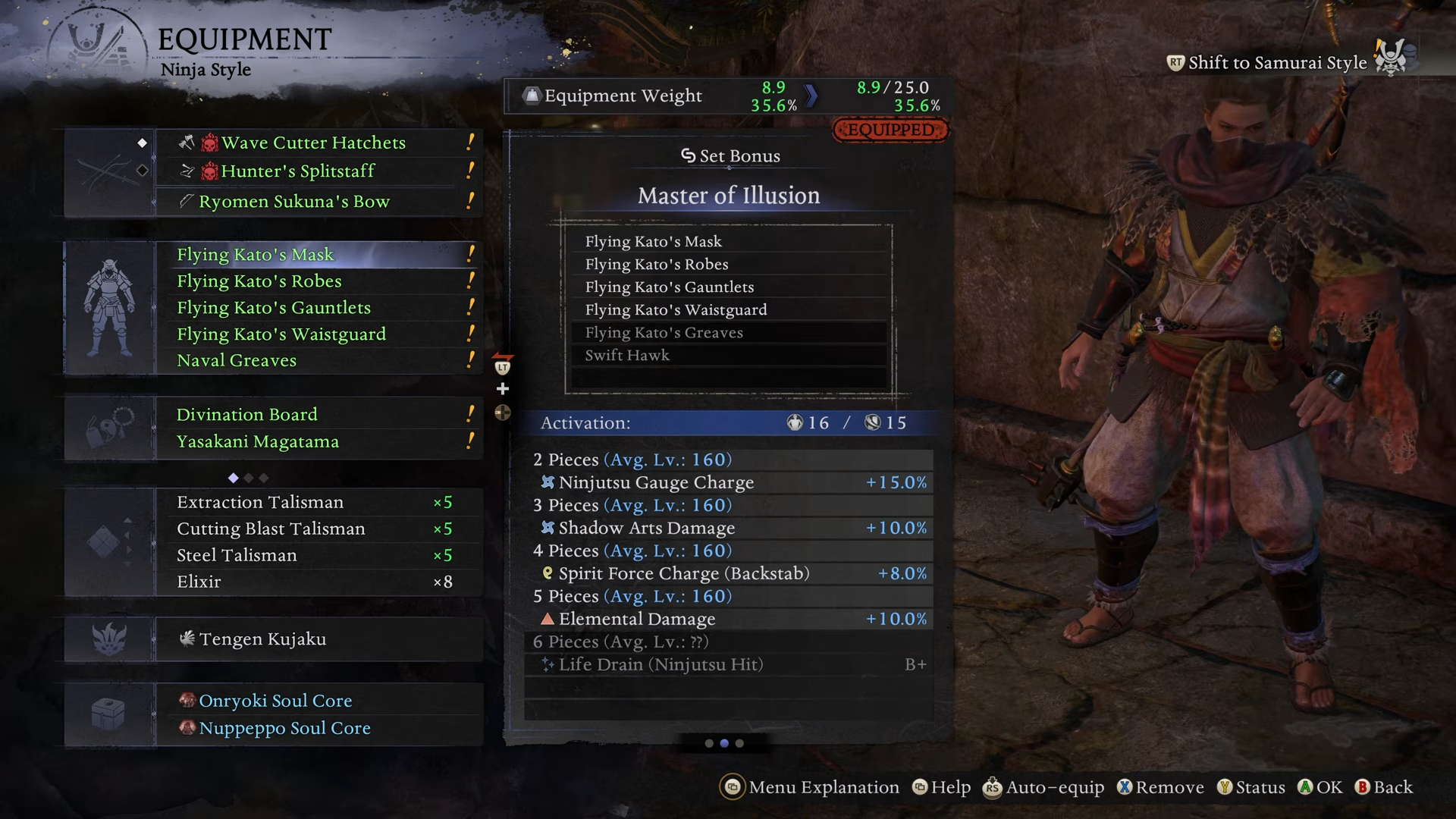Shift to Samurai Style
The image size is (1456, 819).
(x=1277, y=63)
